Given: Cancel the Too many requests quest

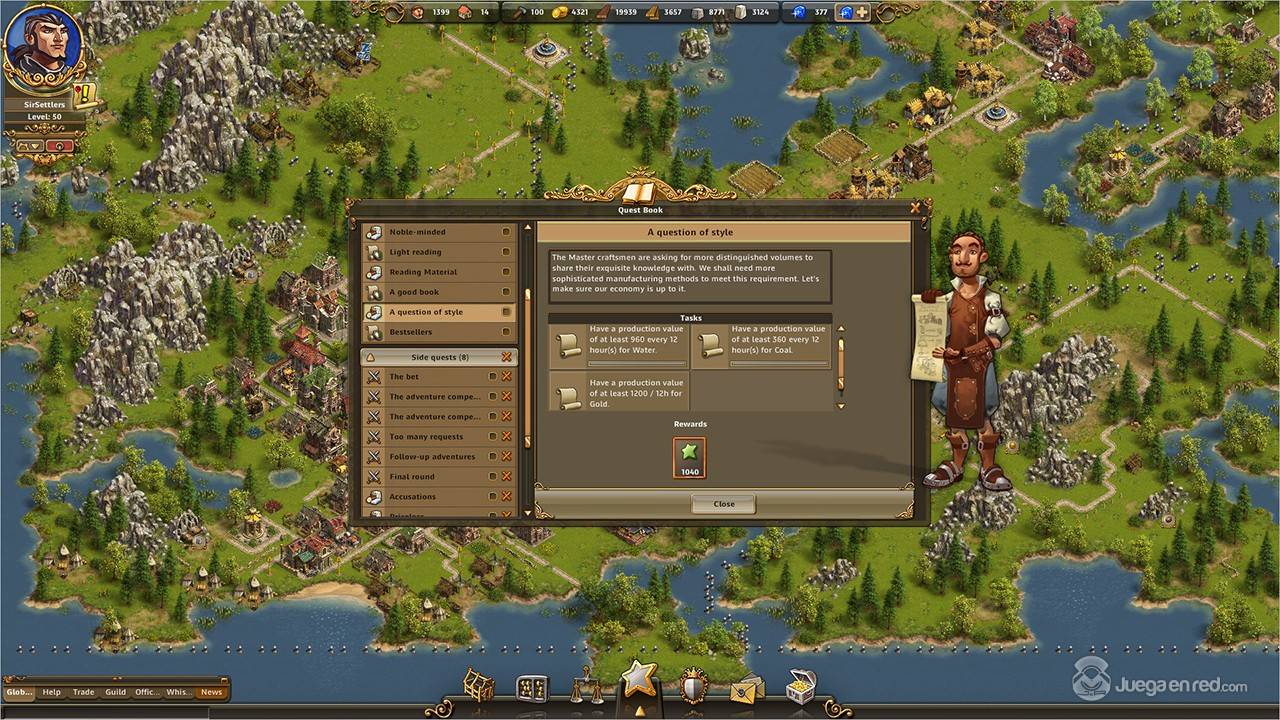Looking at the screenshot, I should tap(507, 437).
